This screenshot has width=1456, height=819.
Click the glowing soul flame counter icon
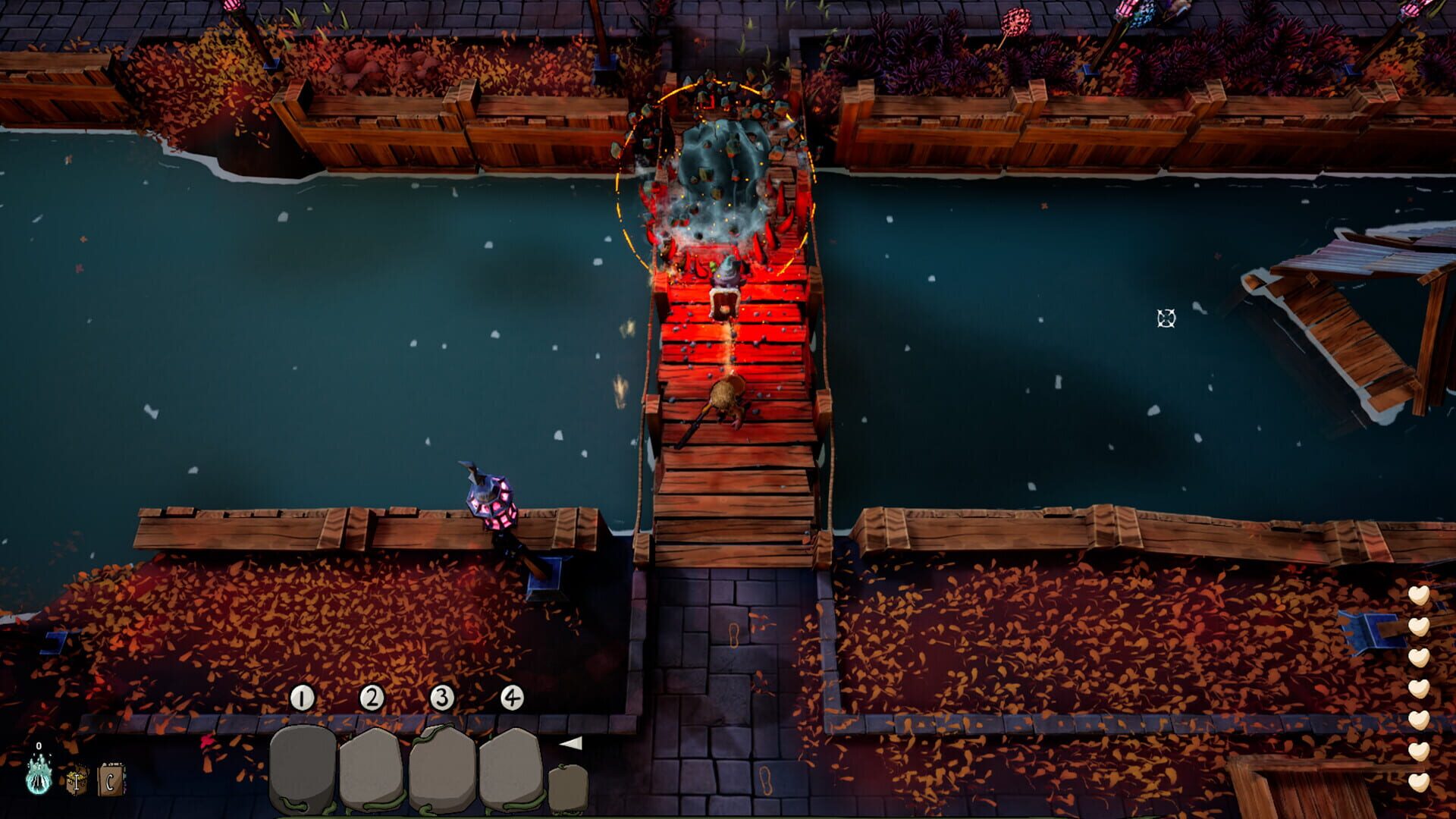(39, 784)
